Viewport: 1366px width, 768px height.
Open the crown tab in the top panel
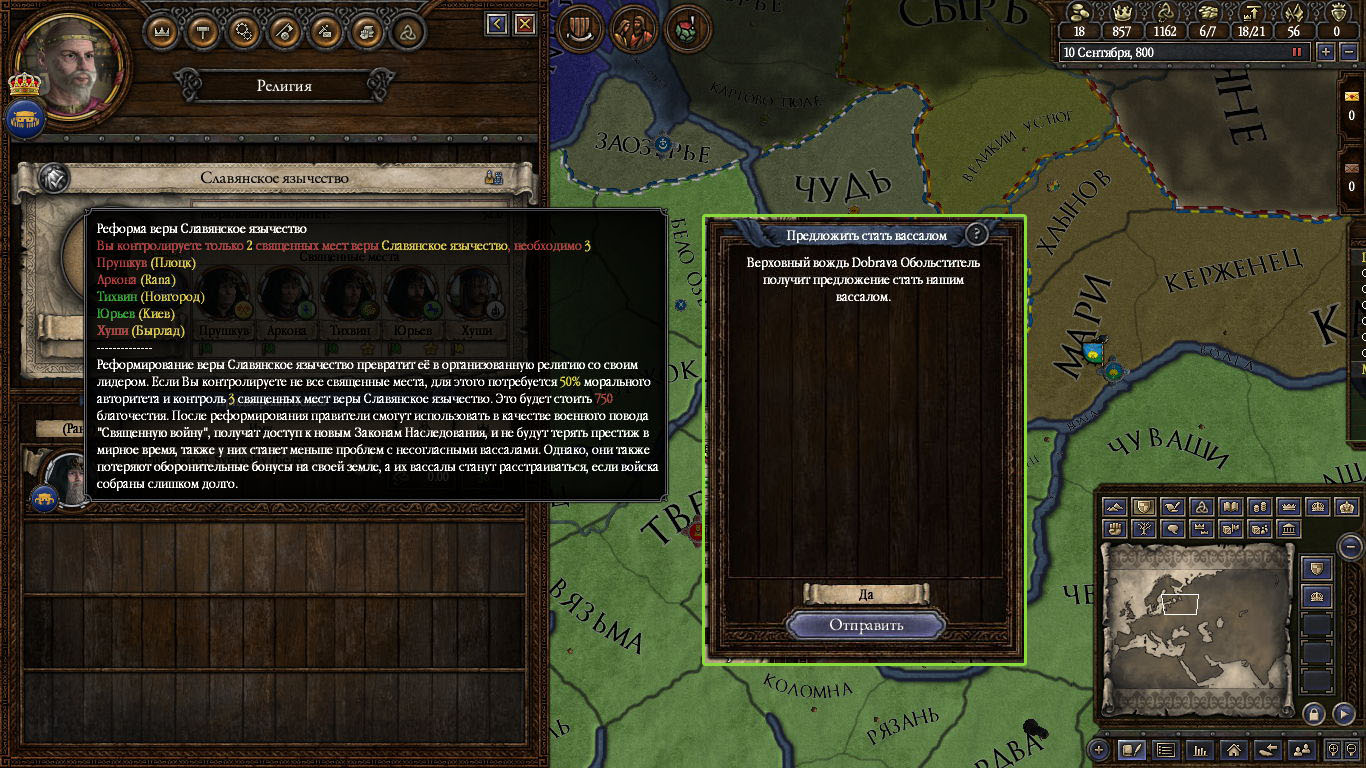[162, 31]
